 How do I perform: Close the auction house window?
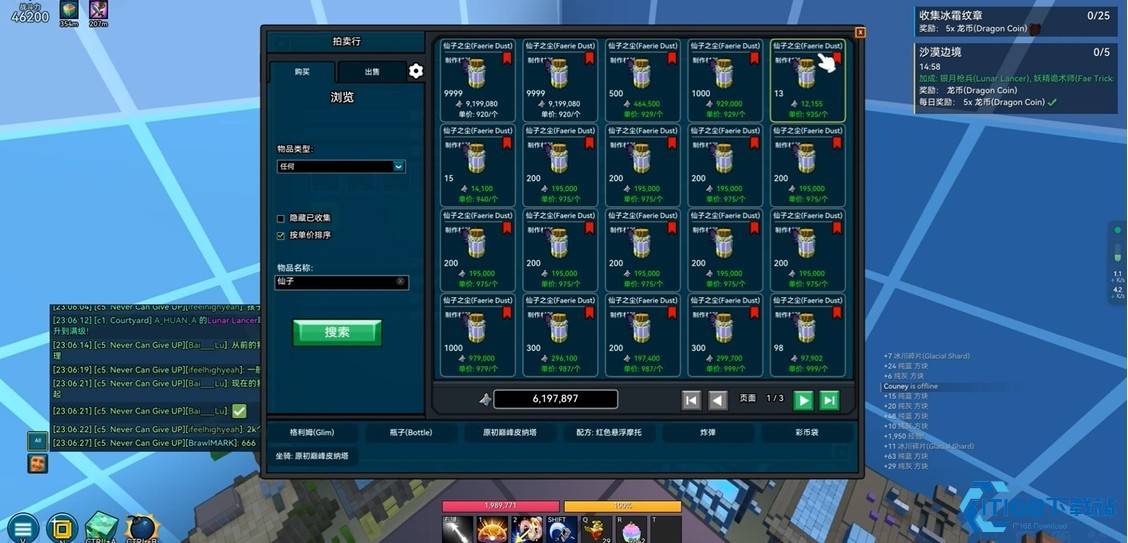click(x=860, y=33)
